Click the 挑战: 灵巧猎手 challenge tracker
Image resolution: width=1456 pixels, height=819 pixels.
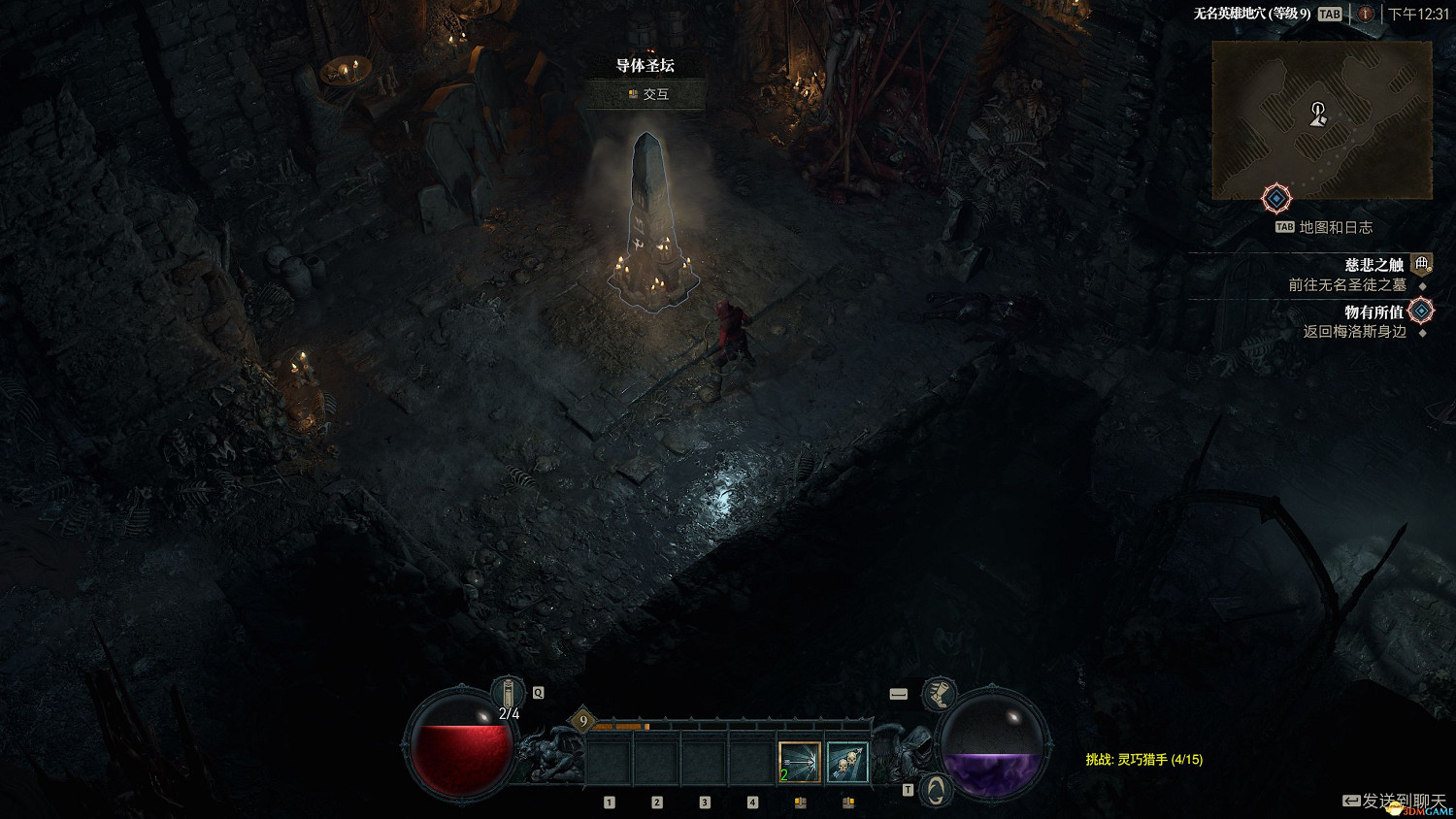click(1143, 760)
